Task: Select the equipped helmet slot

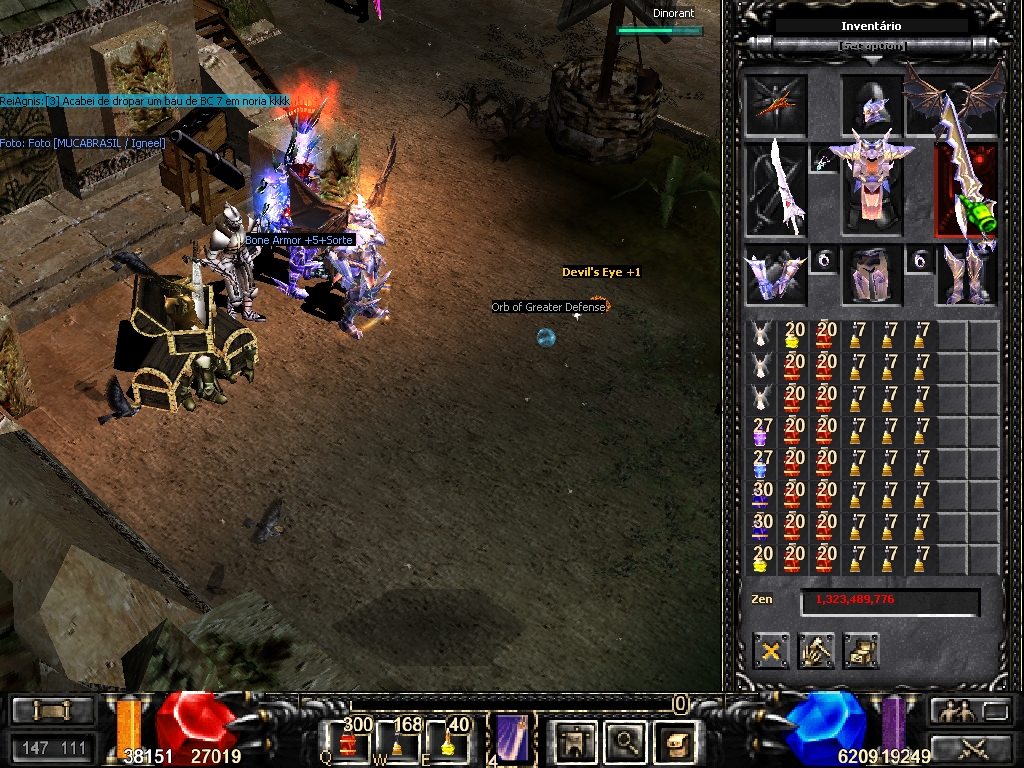Action: pos(872,105)
